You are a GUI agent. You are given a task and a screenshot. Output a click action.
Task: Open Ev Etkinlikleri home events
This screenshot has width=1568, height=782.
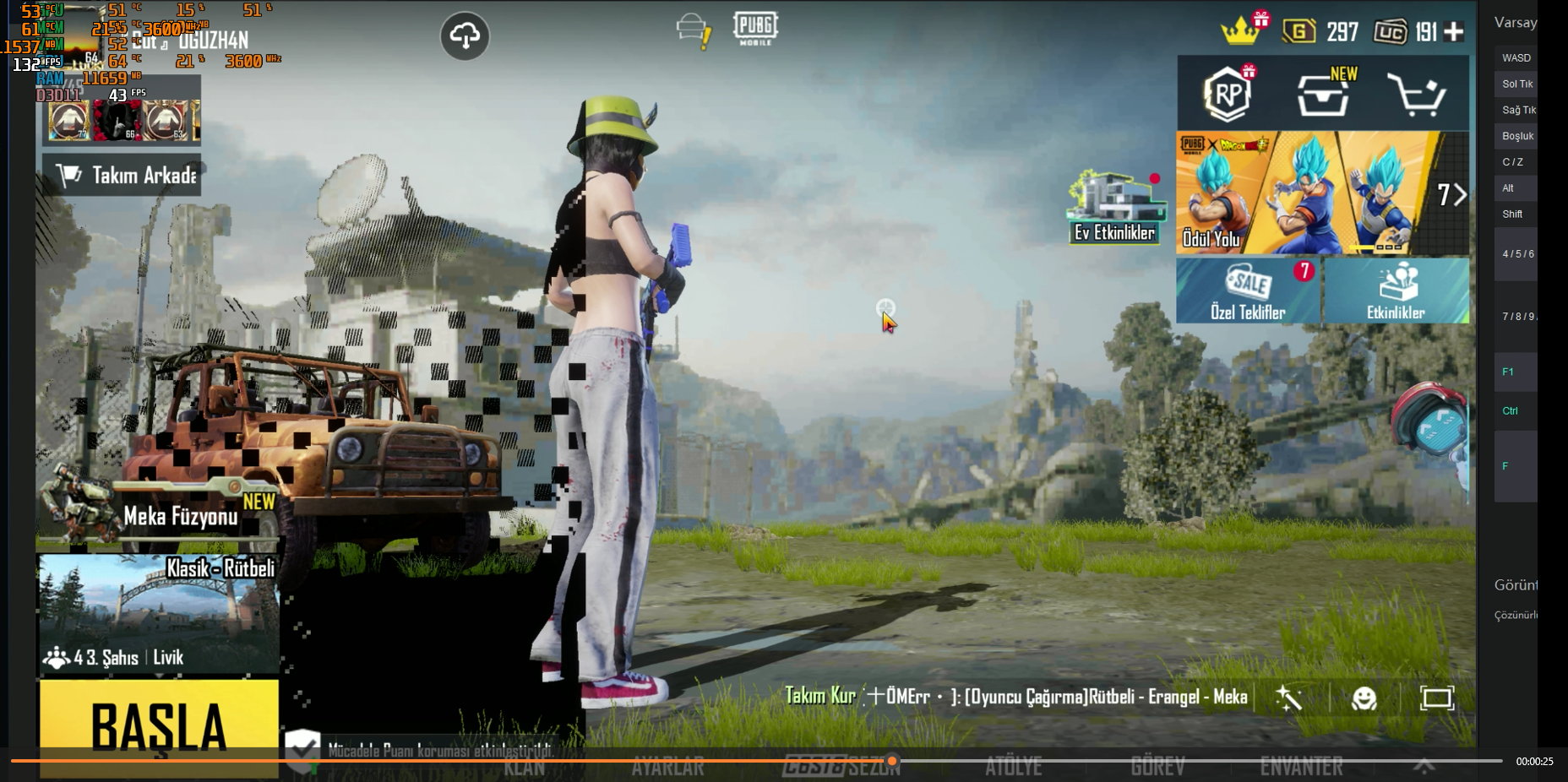click(x=1114, y=209)
